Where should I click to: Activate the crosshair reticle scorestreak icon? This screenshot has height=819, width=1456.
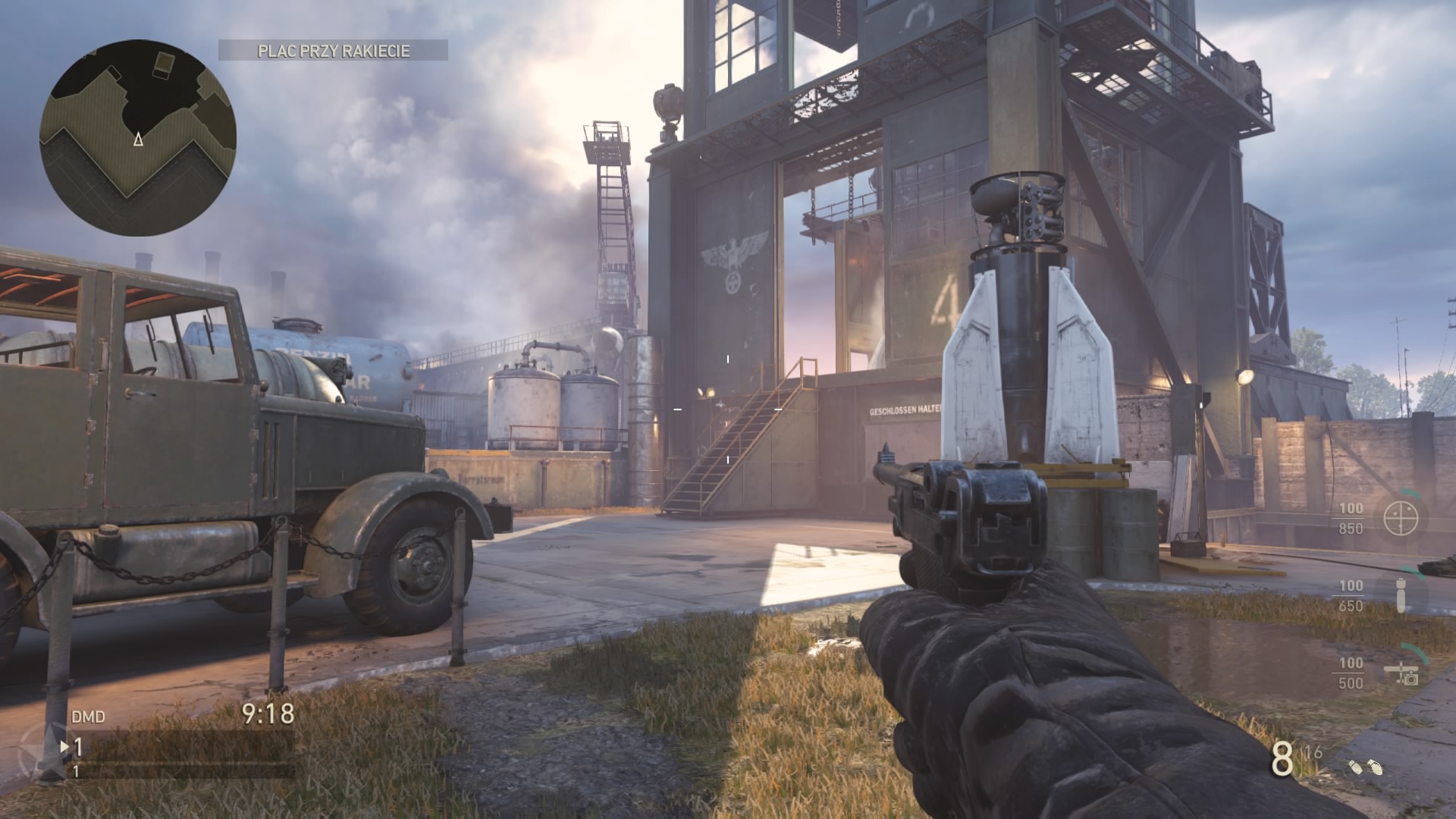pyautogui.click(x=1400, y=518)
